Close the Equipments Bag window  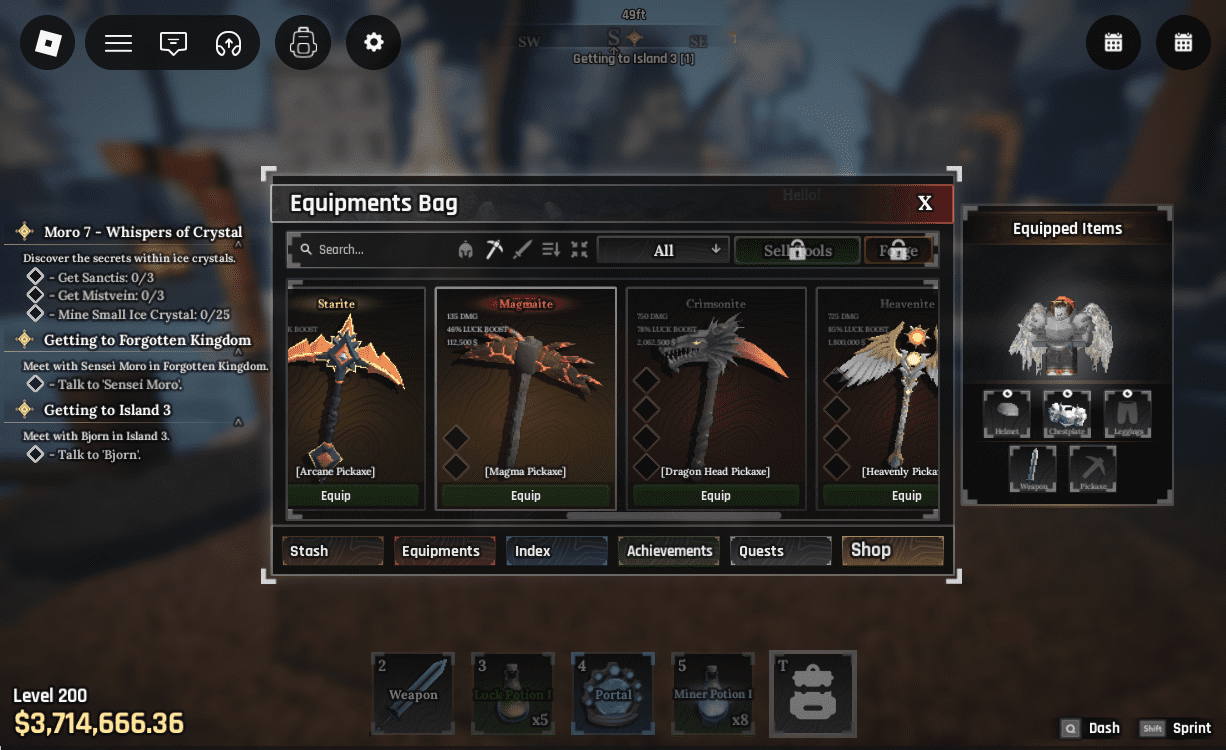(925, 204)
